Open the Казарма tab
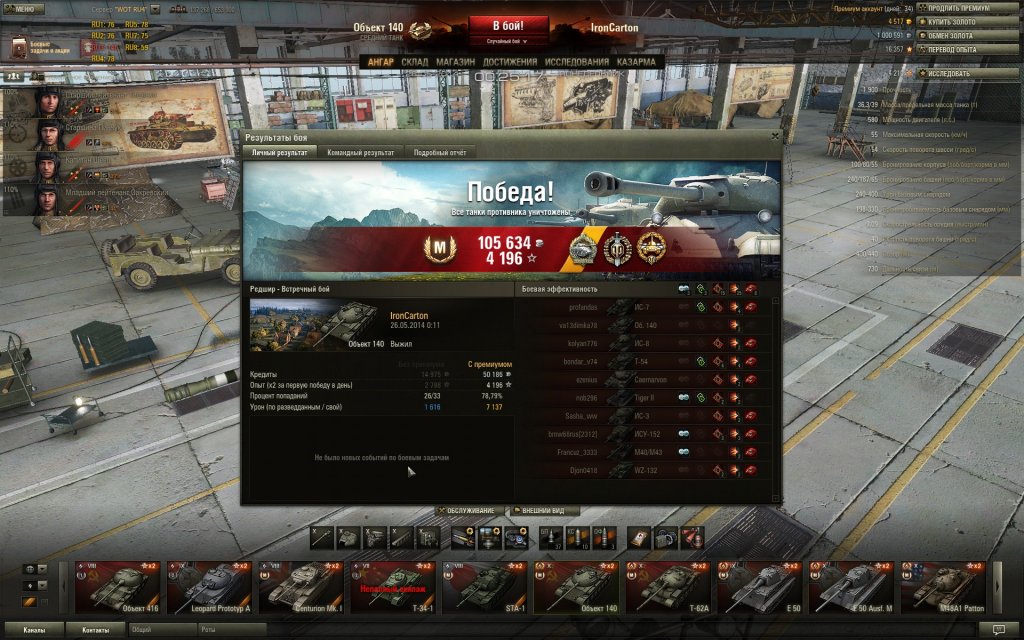This screenshot has height=640, width=1024. pyautogui.click(x=636, y=62)
